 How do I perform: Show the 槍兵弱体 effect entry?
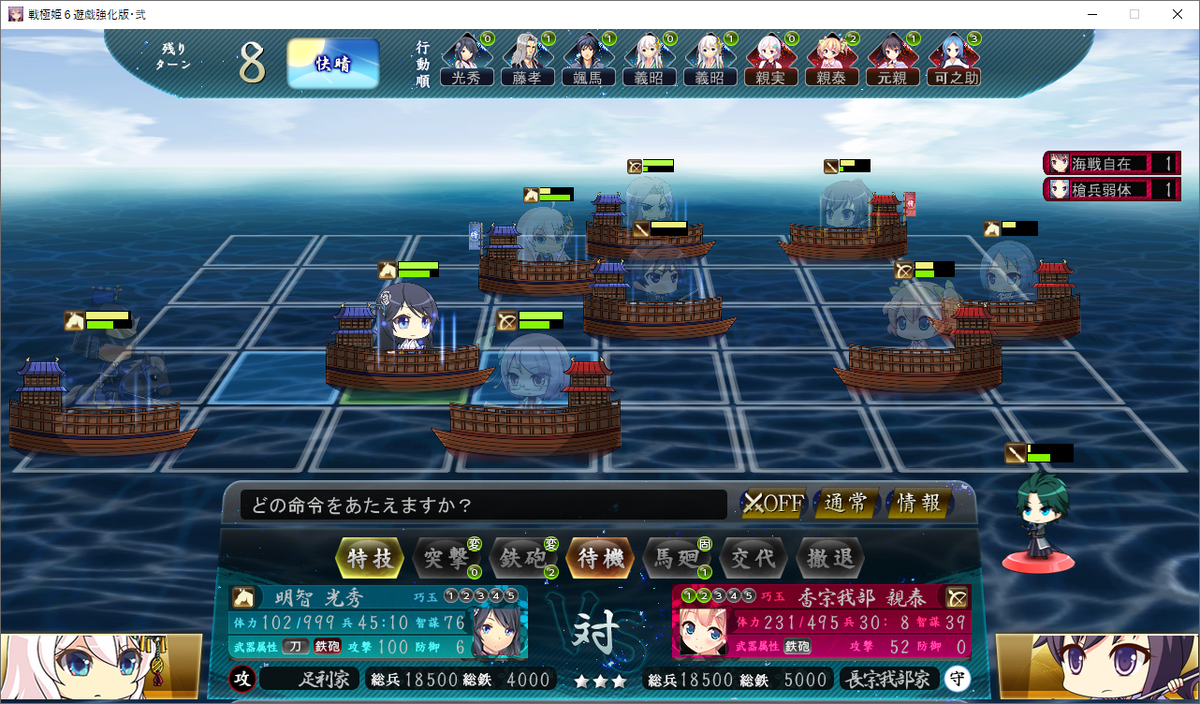1111,189
